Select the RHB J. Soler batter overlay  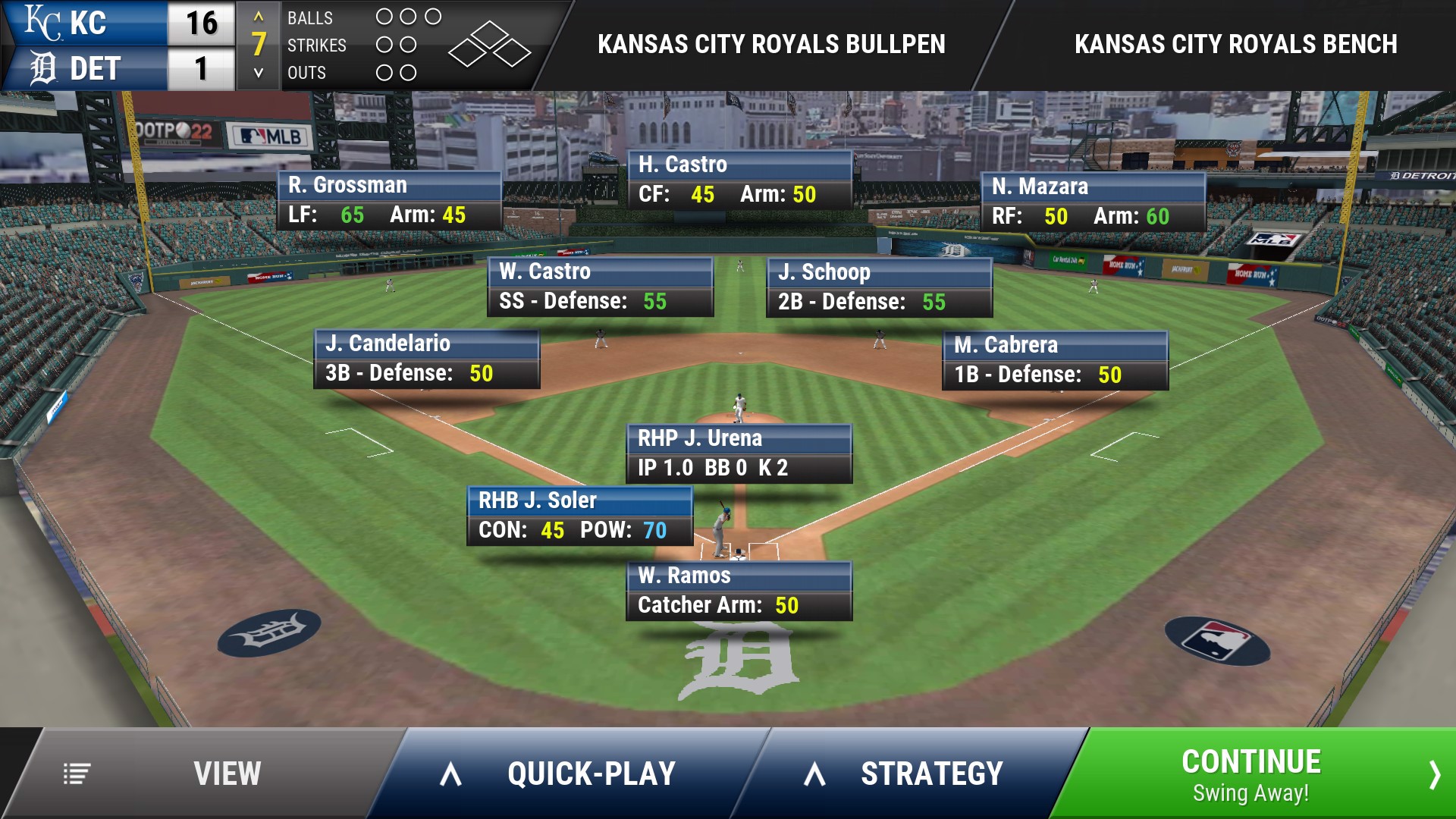[579, 516]
